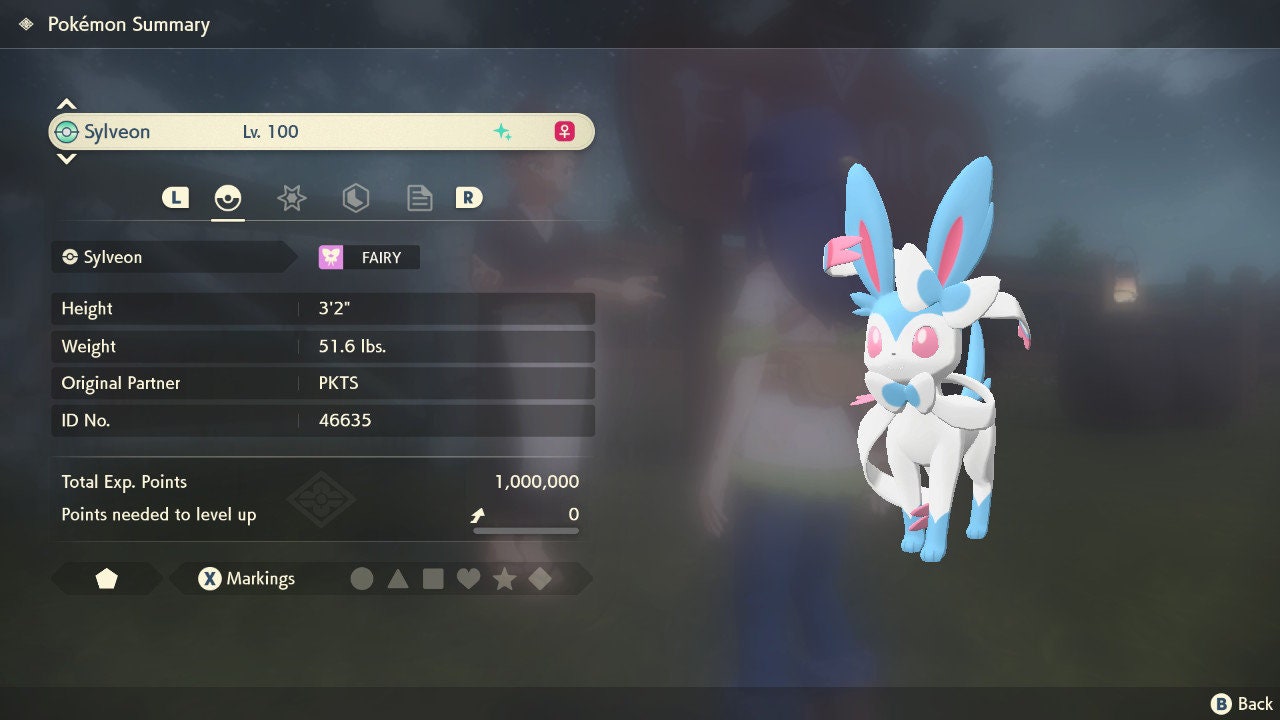This screenshot has width=1280, height=720.
Task: Toggle the square marking
Action: tap(433, 578)
